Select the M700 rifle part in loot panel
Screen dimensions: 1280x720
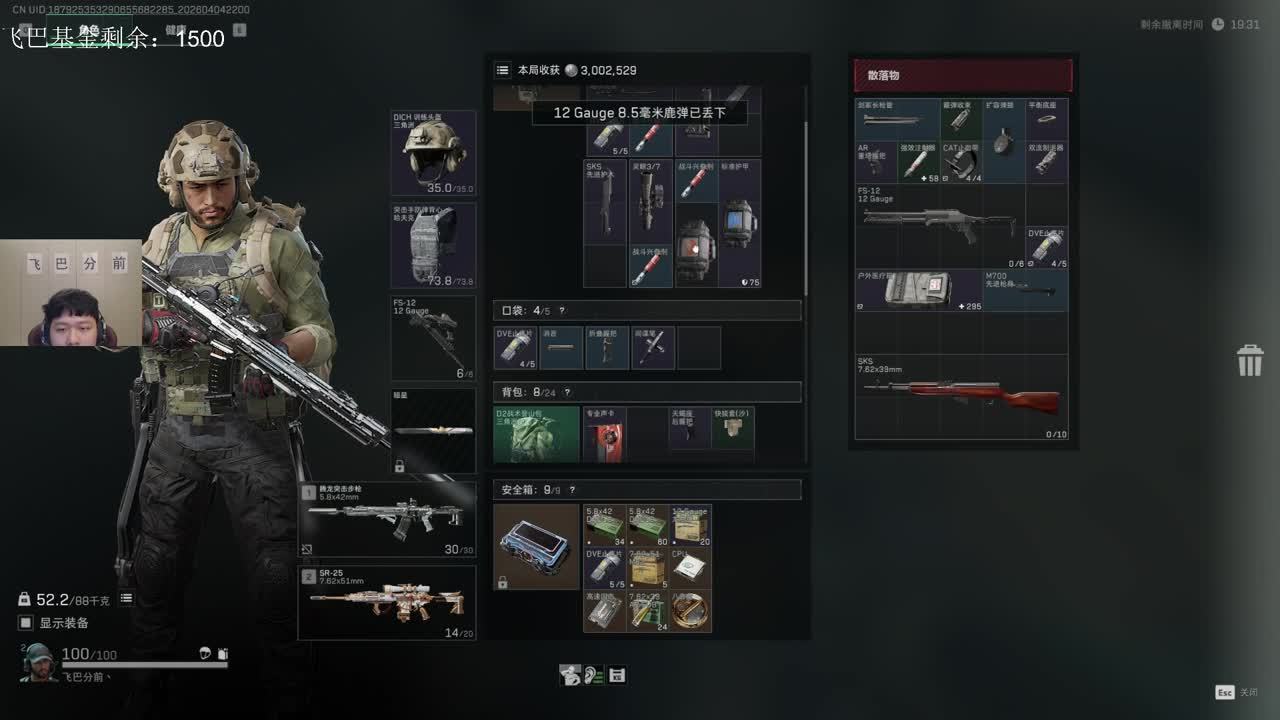tap(1025, 290)
